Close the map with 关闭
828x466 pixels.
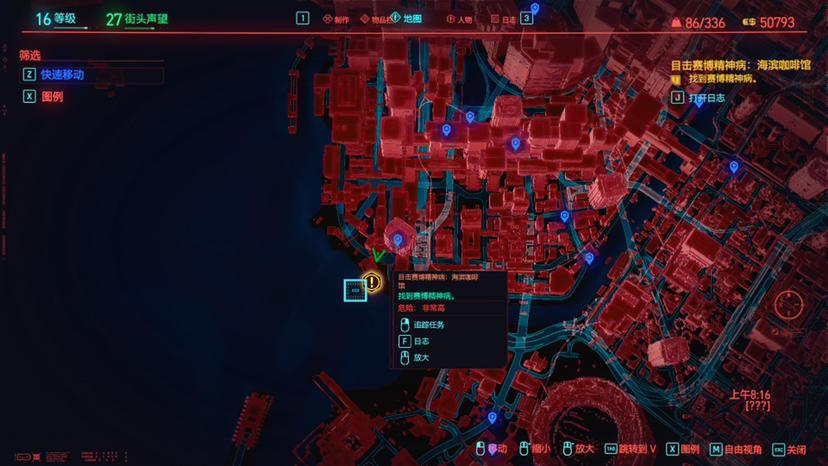[796, 450]
